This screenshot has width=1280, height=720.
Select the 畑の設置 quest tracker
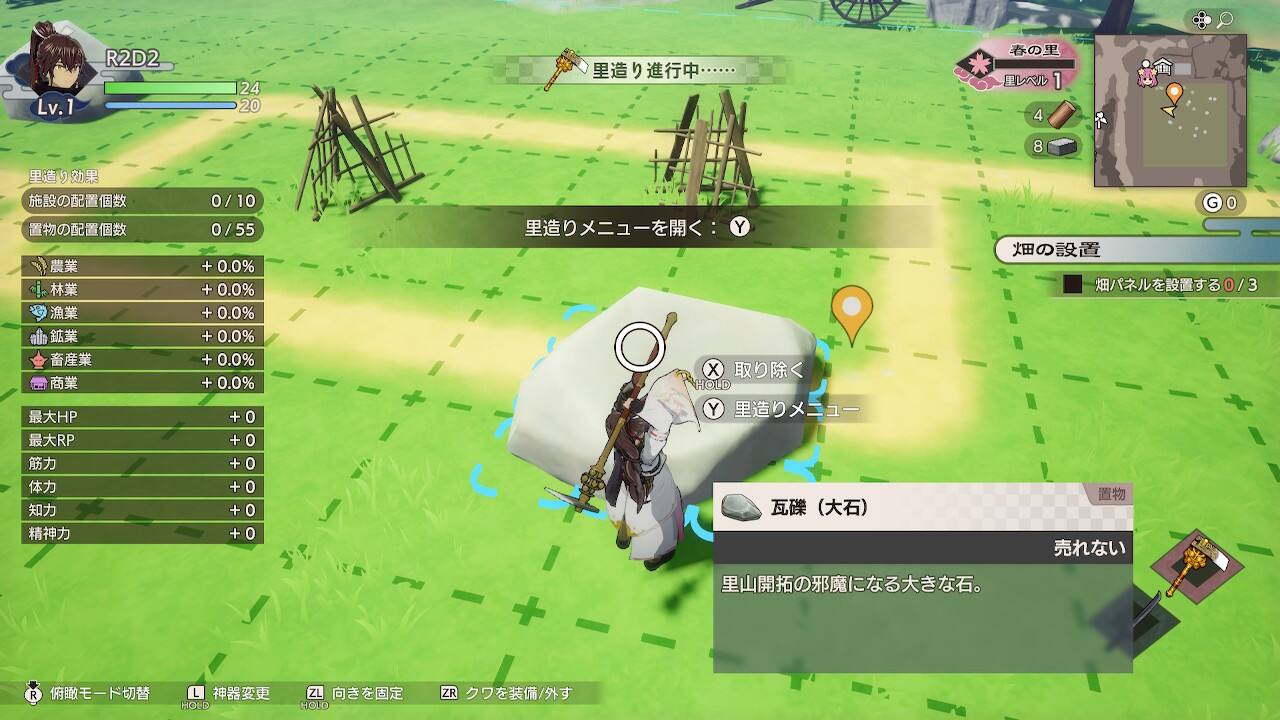click(x=1135, y=250)
